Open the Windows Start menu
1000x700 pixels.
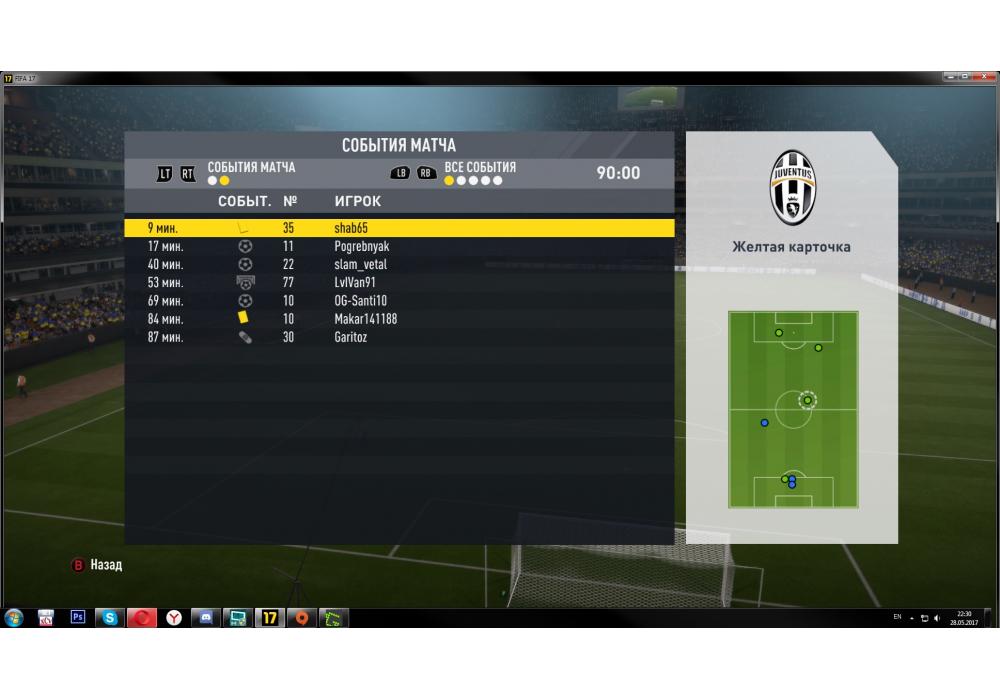14,618
